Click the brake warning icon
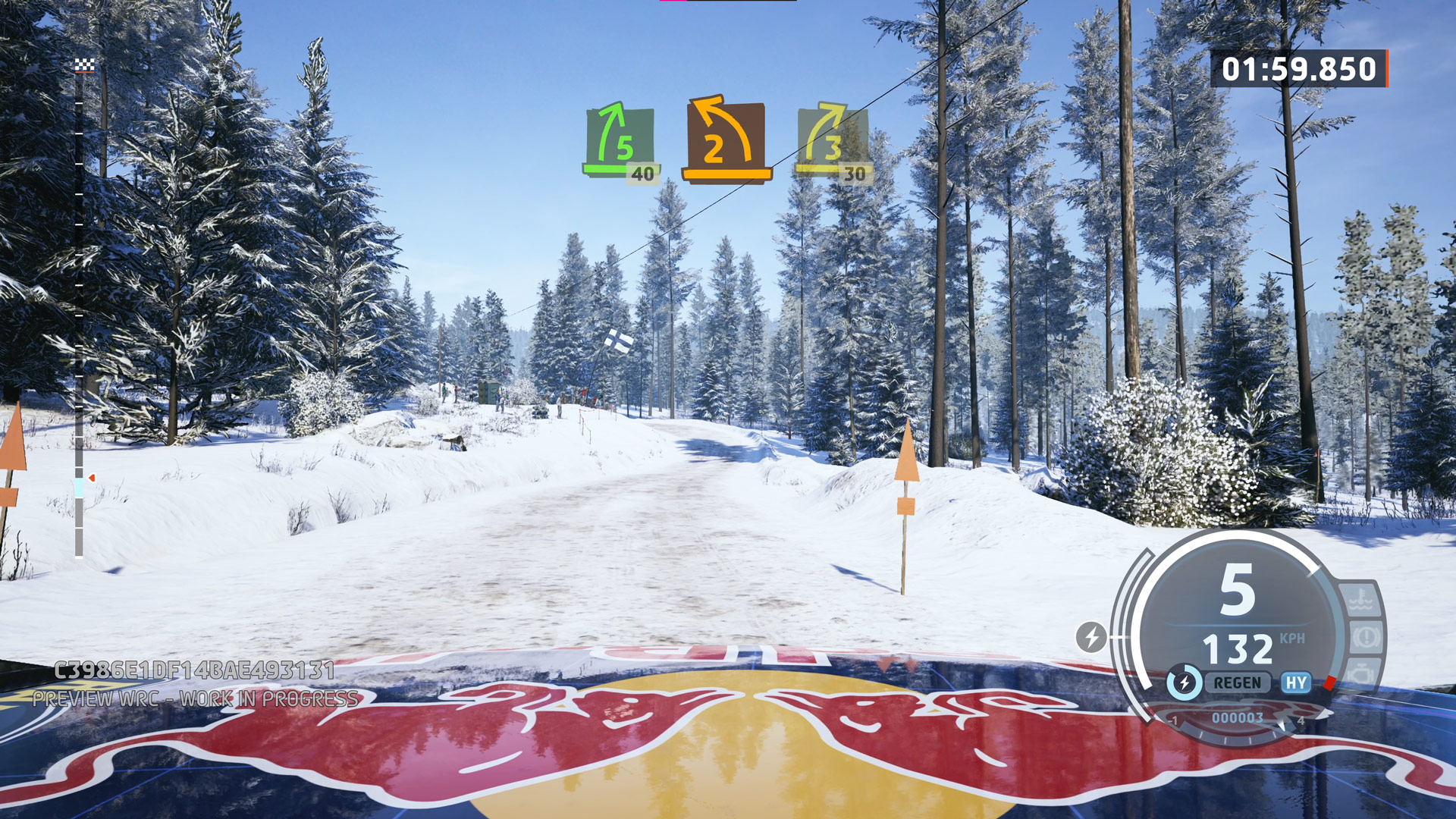Viewport: 1456px width, 819px height. 1366,637
